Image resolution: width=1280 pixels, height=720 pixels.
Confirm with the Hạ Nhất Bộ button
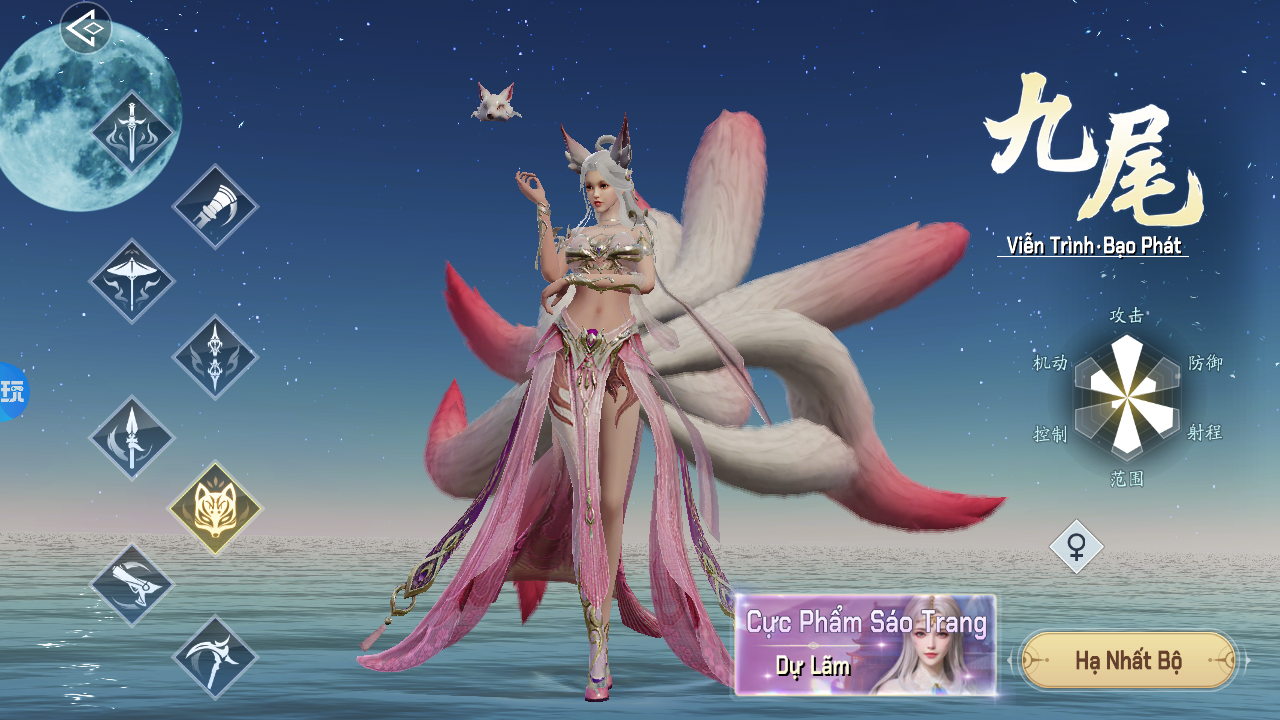(1128, 660)
